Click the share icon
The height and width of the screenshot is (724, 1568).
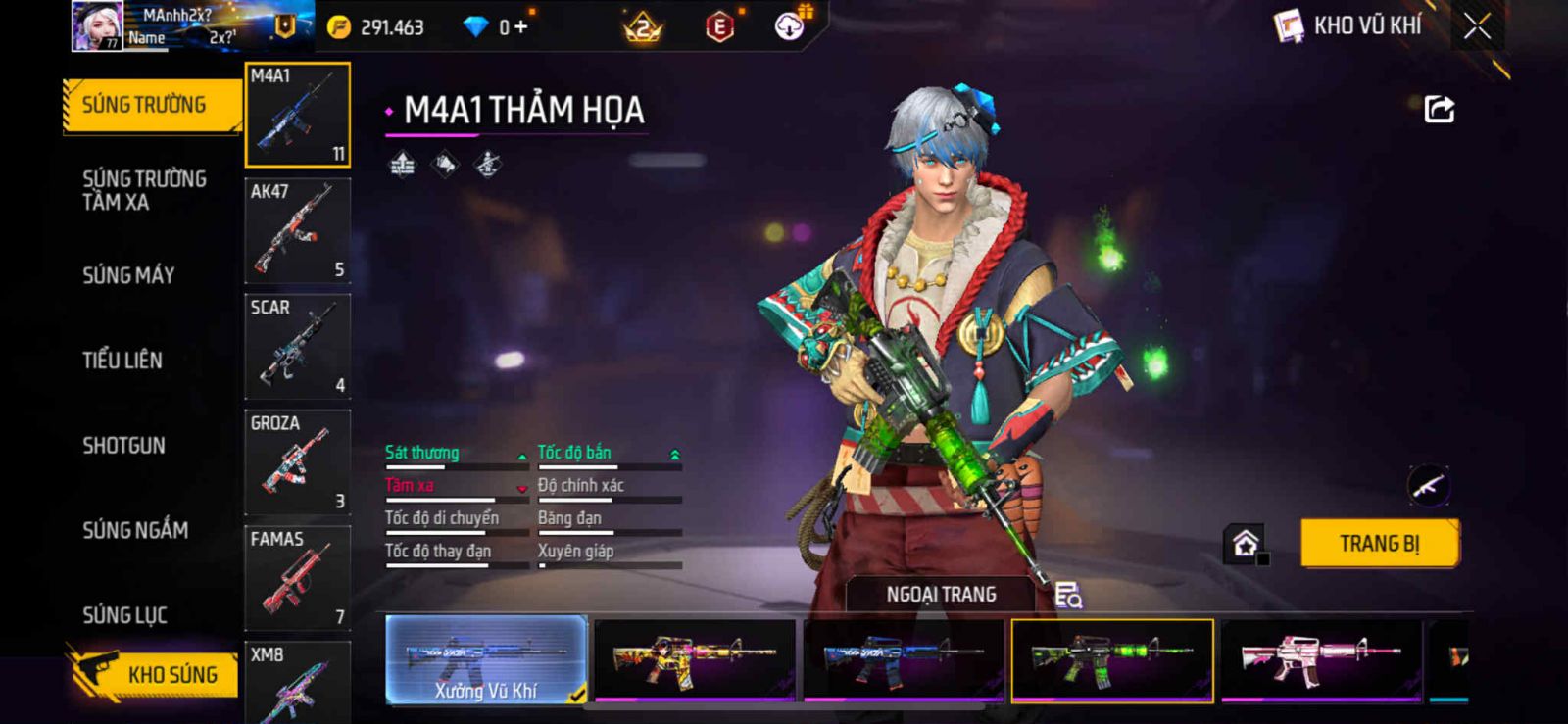[x=1439, y=109]
